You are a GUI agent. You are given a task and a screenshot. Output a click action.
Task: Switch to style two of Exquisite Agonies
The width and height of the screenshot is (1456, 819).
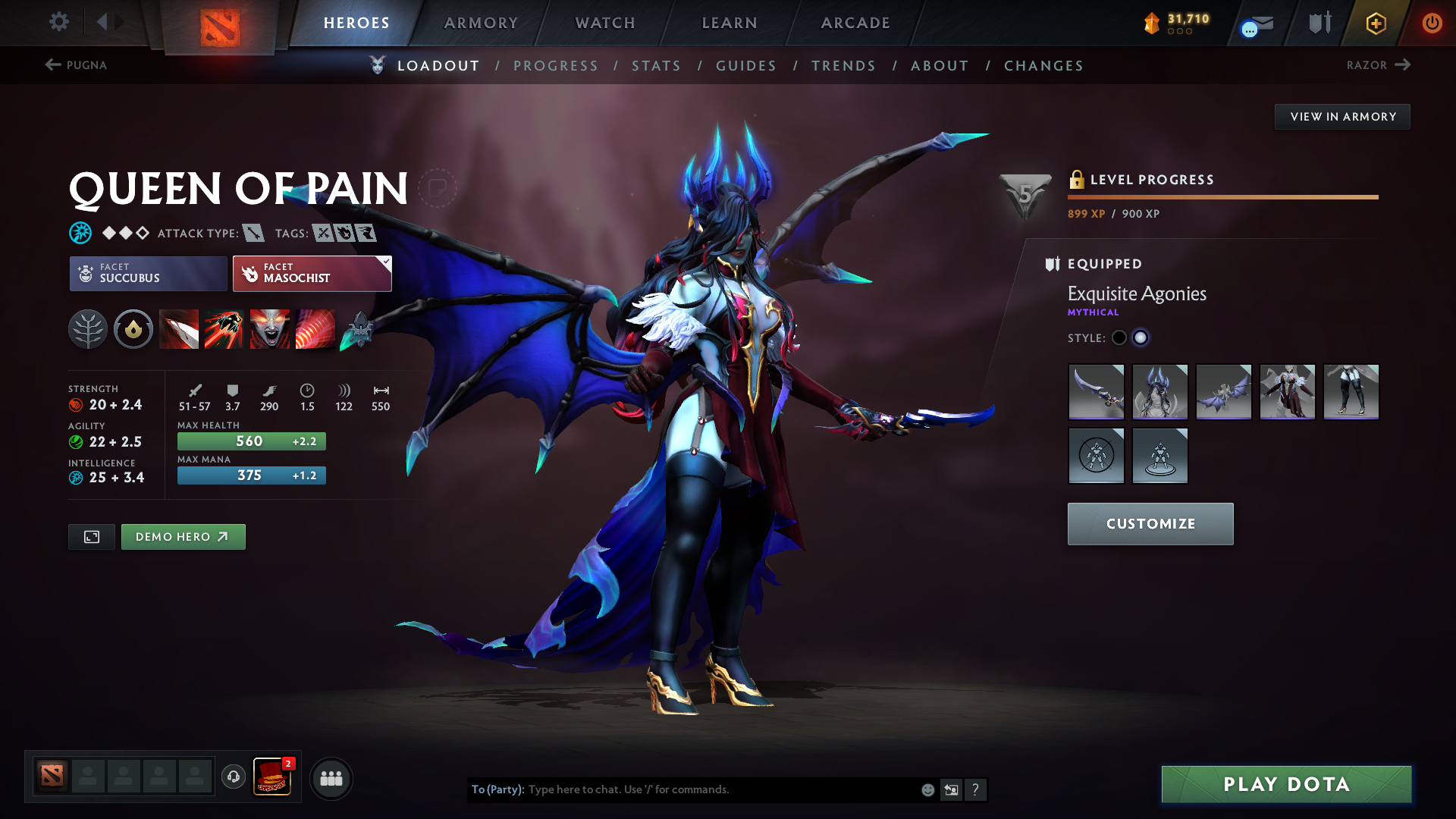point(1141,337)
